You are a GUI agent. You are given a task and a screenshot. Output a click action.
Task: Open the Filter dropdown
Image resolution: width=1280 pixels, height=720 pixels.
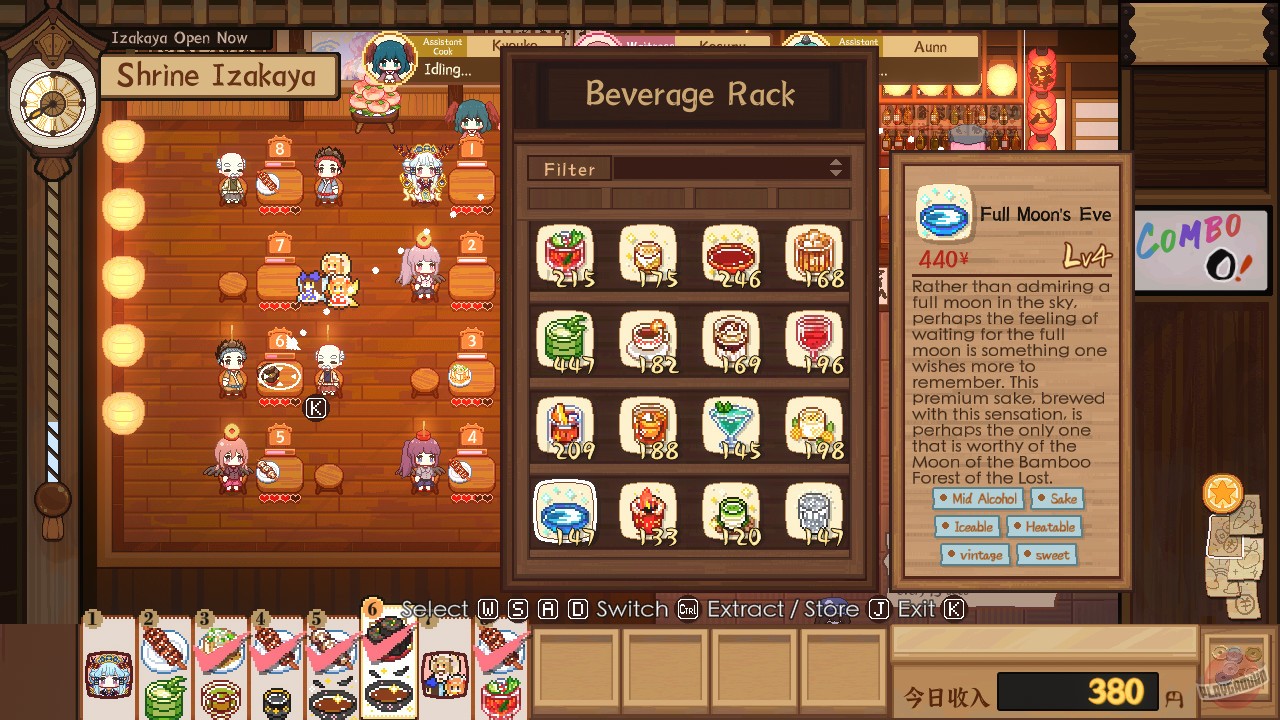[569, 169]
